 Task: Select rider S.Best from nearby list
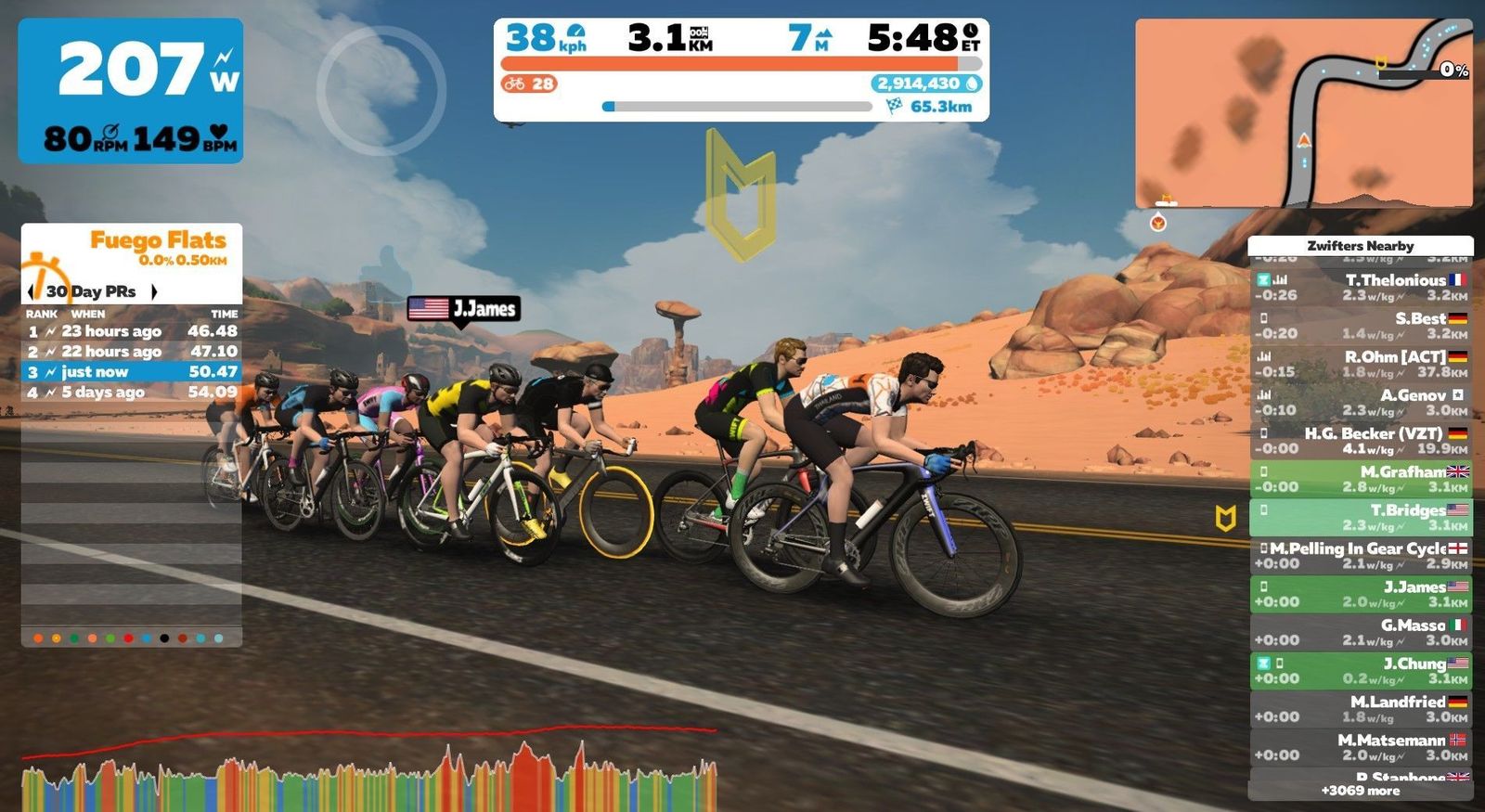point(1361,326)
